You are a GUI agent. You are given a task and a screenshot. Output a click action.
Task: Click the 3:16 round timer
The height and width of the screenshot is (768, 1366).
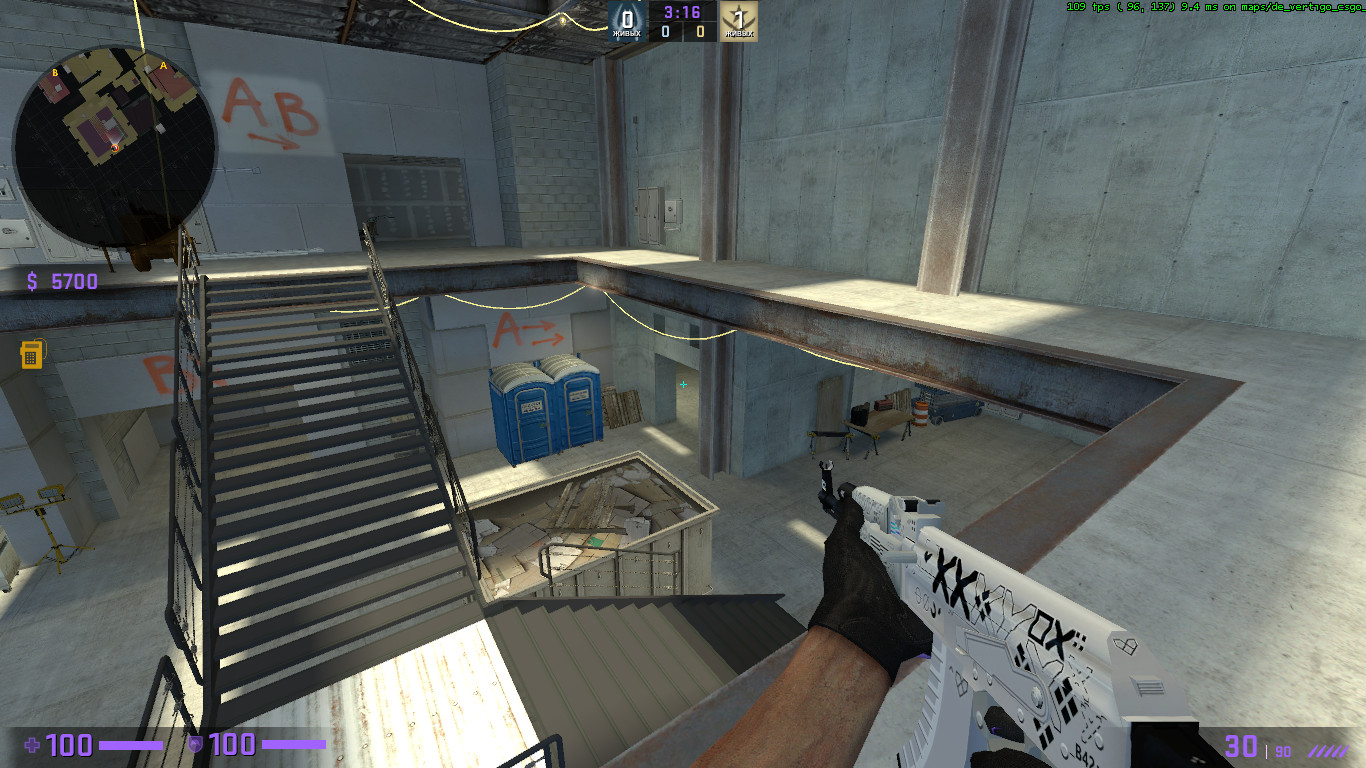(x=682, y=13)
